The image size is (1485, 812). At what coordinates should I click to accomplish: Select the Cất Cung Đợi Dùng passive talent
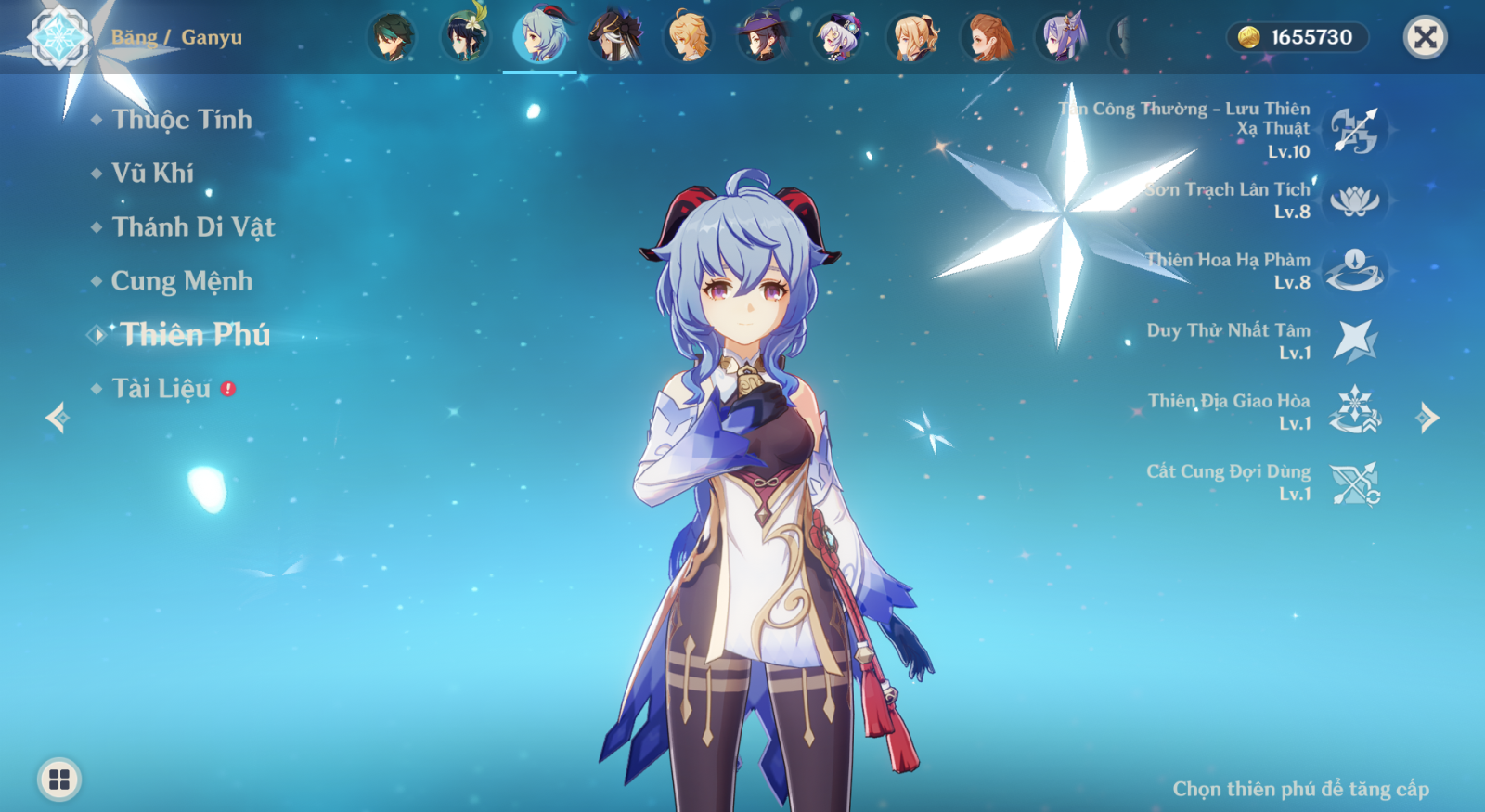click(1354, 483)
